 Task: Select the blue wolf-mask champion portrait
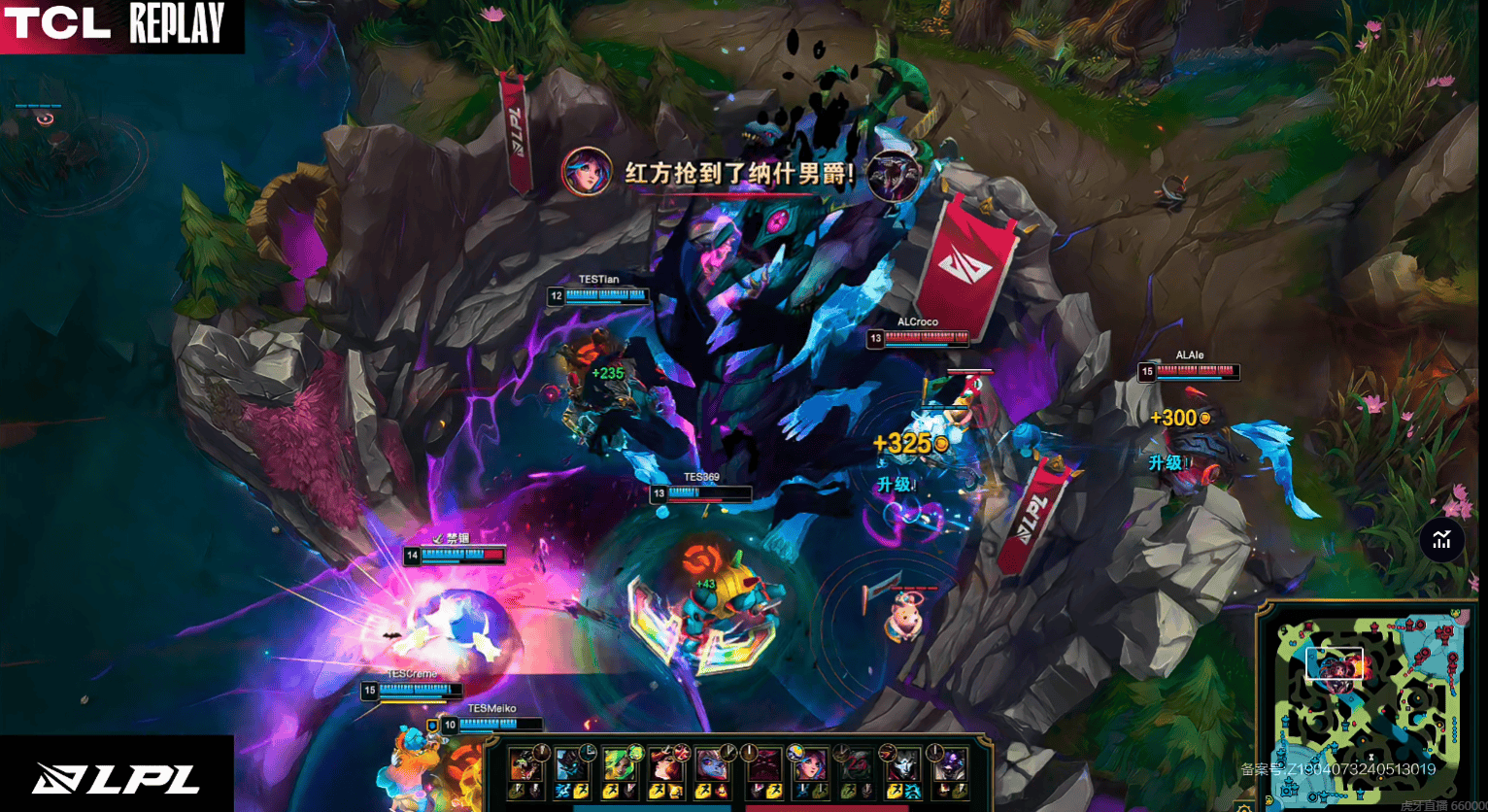tap(570, 763)
